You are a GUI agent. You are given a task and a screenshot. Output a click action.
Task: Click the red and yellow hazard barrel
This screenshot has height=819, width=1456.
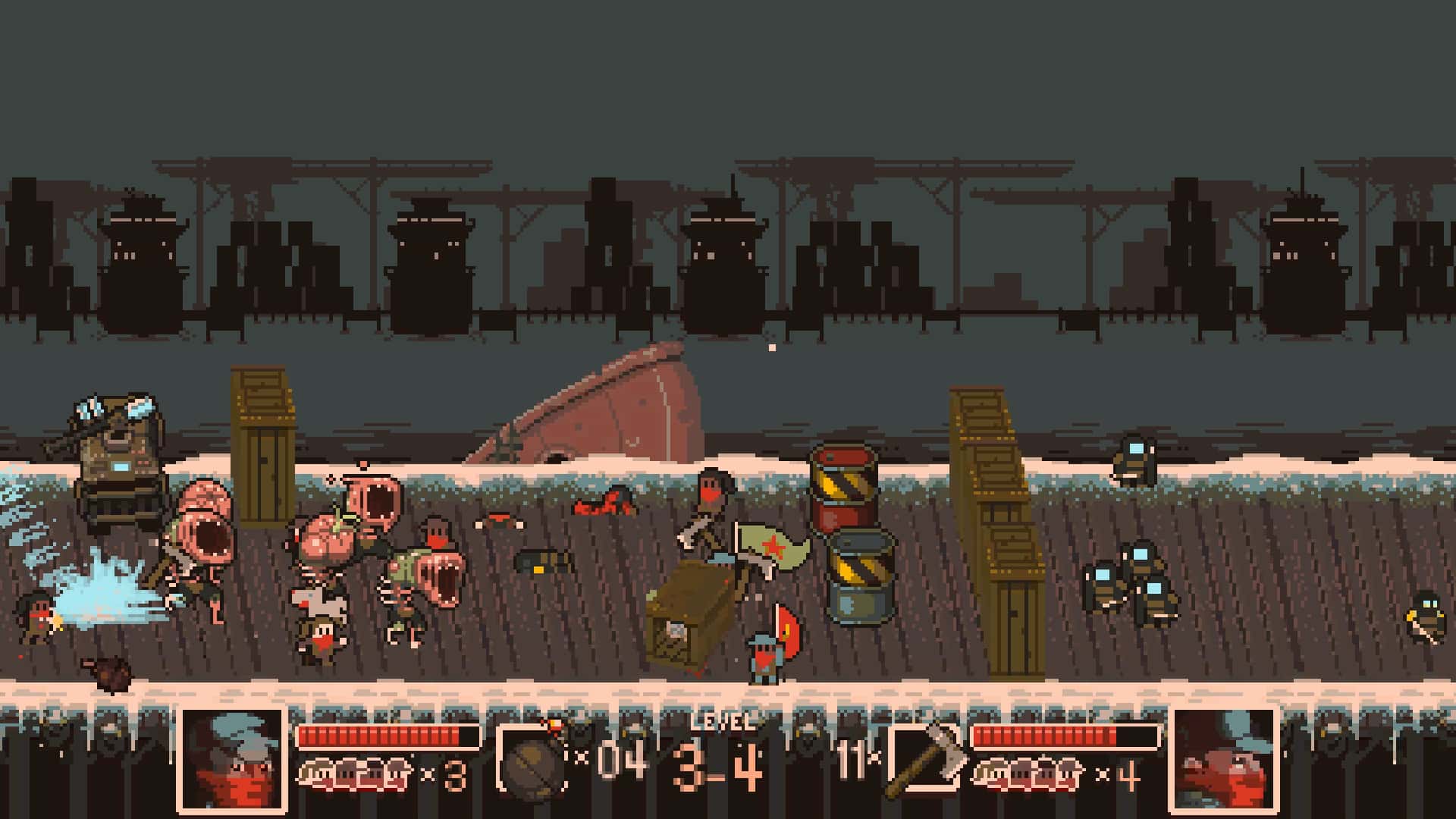(846, 493)
